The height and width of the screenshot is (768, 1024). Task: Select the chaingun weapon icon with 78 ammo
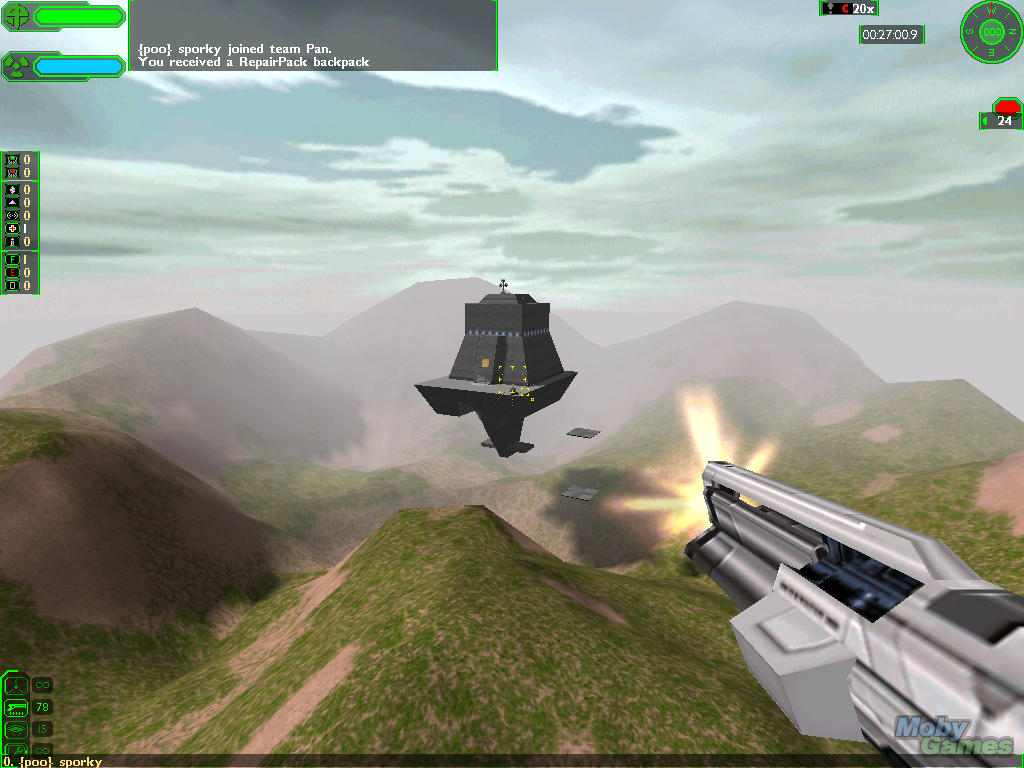[x=16, y=707]
